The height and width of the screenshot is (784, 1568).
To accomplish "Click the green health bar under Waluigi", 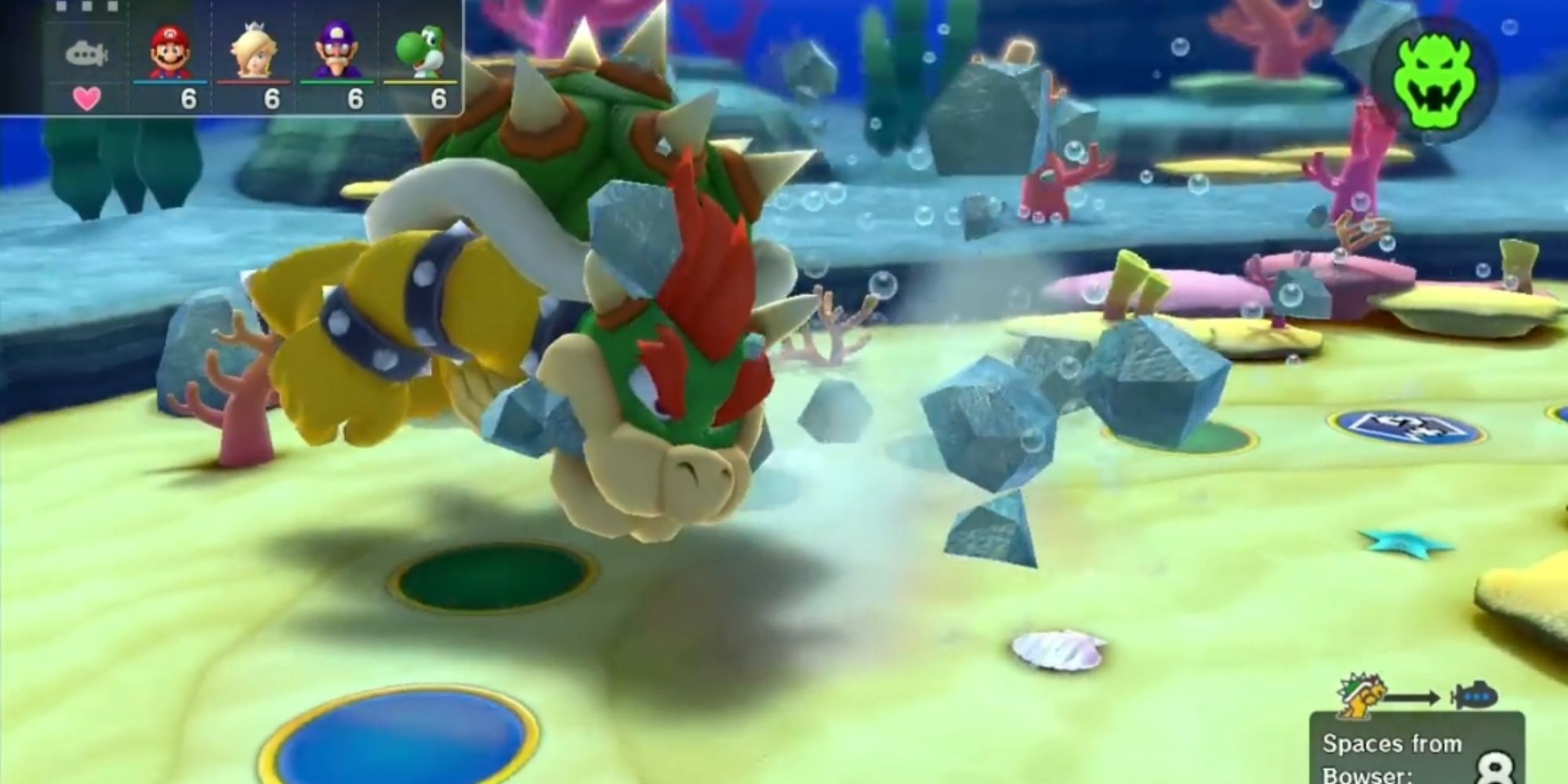I will [336, 81].
